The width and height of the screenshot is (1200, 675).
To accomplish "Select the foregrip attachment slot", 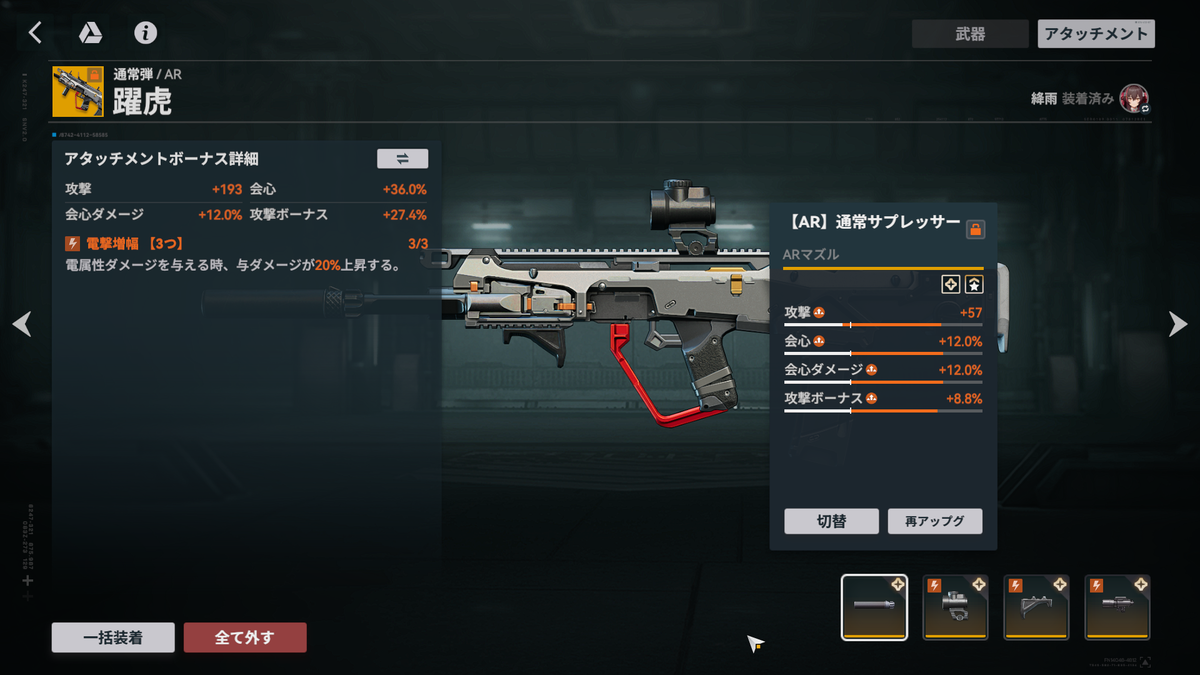I will tap(1036, 607).
